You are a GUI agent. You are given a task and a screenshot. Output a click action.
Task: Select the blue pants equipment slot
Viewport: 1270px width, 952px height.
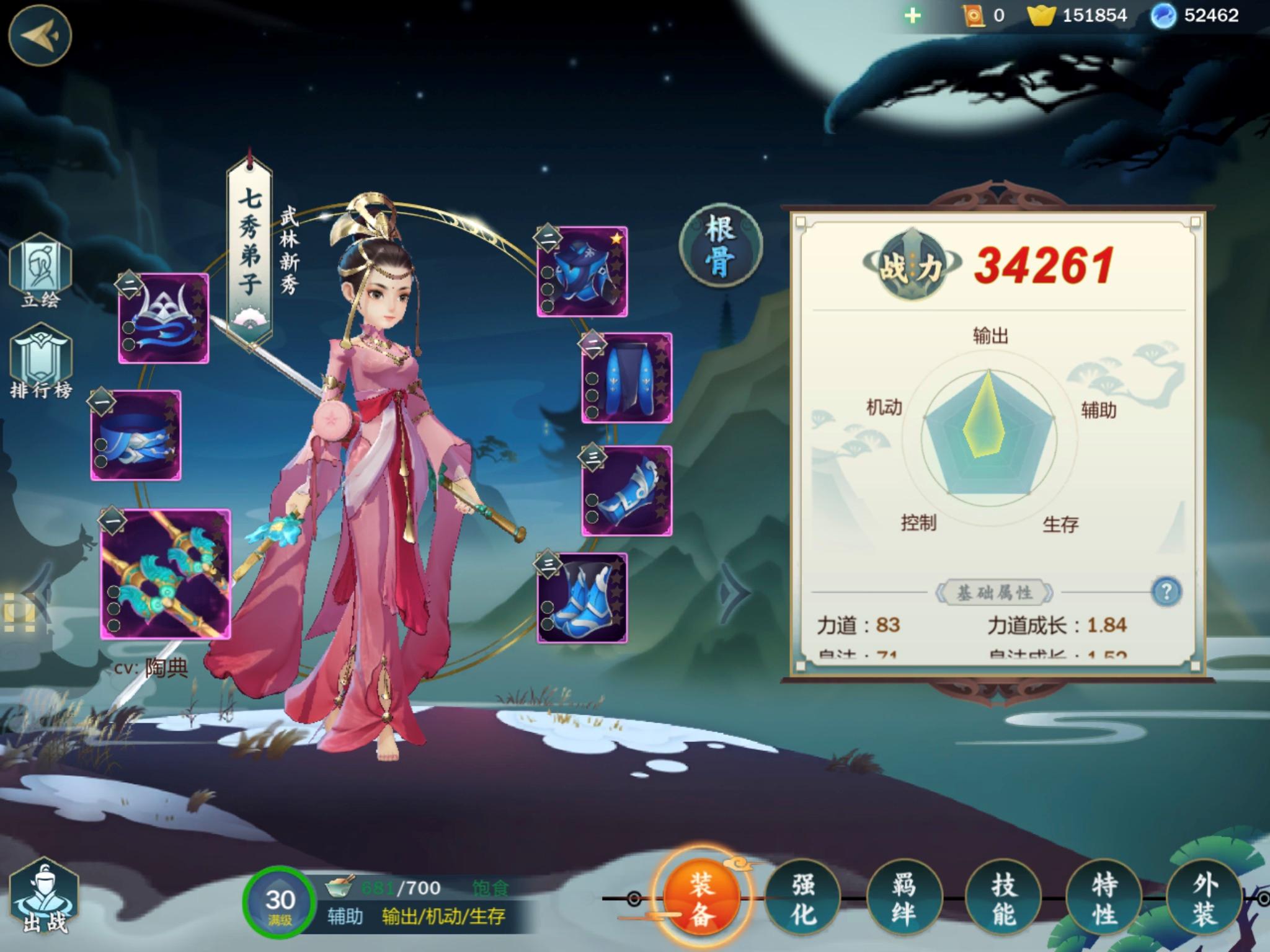point(627,378)
